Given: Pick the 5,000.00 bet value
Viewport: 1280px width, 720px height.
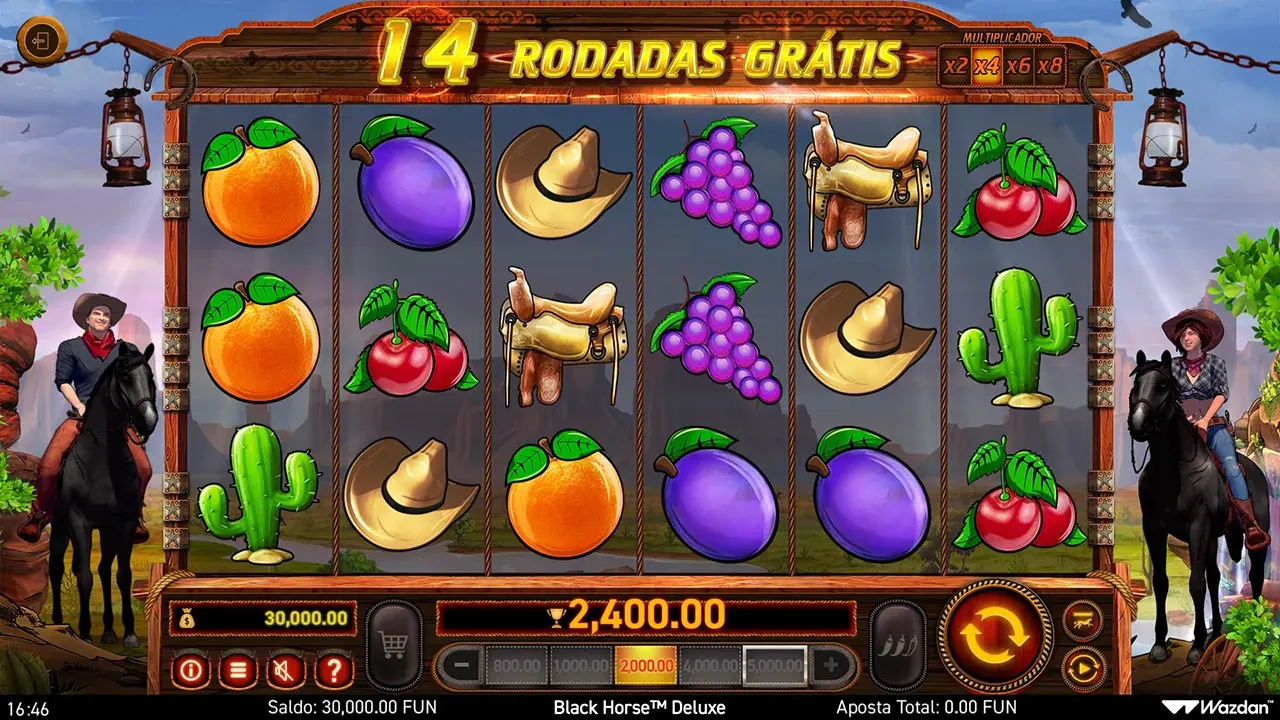Looking at the screenshot, I should pos(774,665).
